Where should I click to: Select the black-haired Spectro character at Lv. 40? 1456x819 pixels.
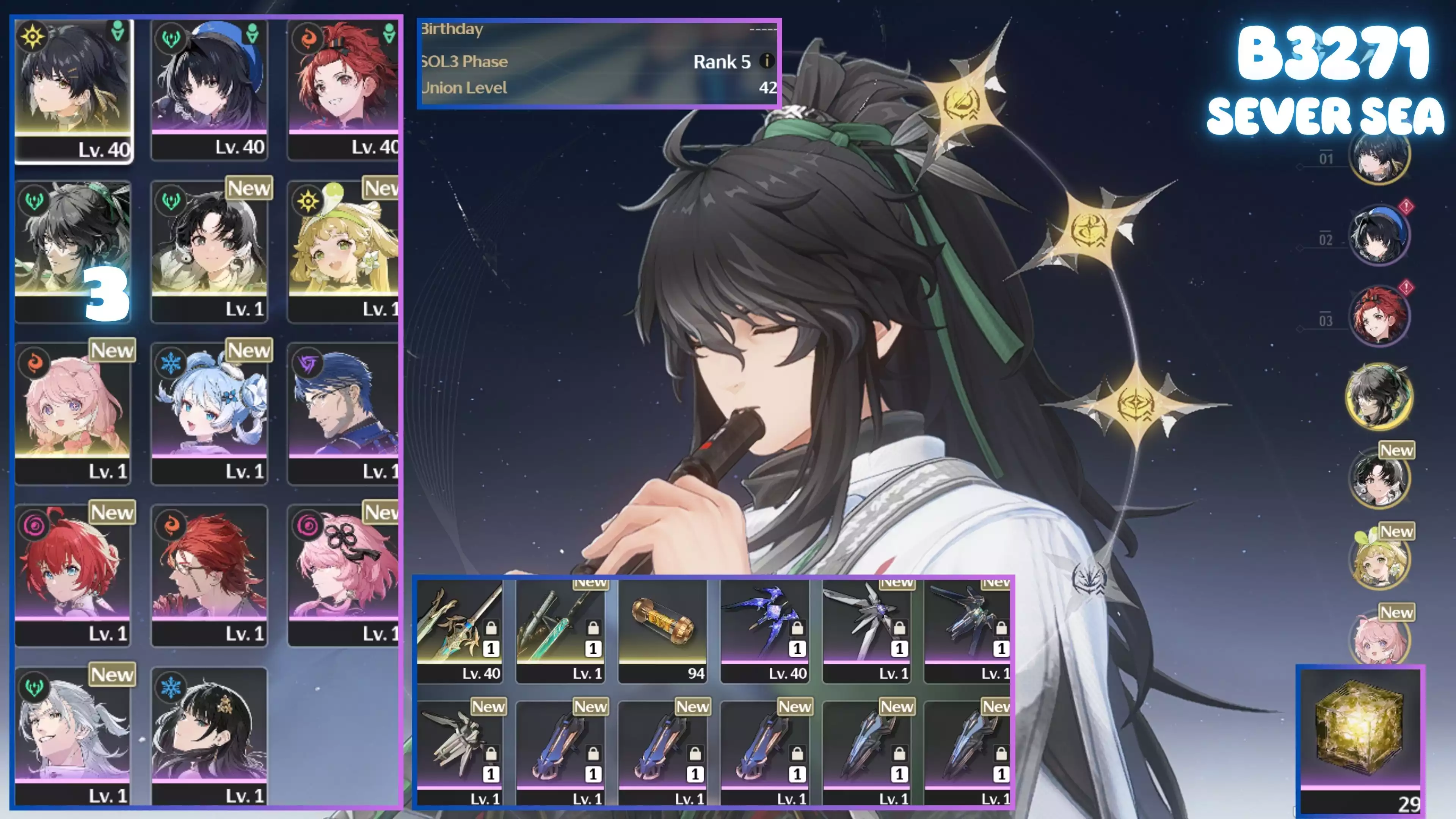pos(74,91)
